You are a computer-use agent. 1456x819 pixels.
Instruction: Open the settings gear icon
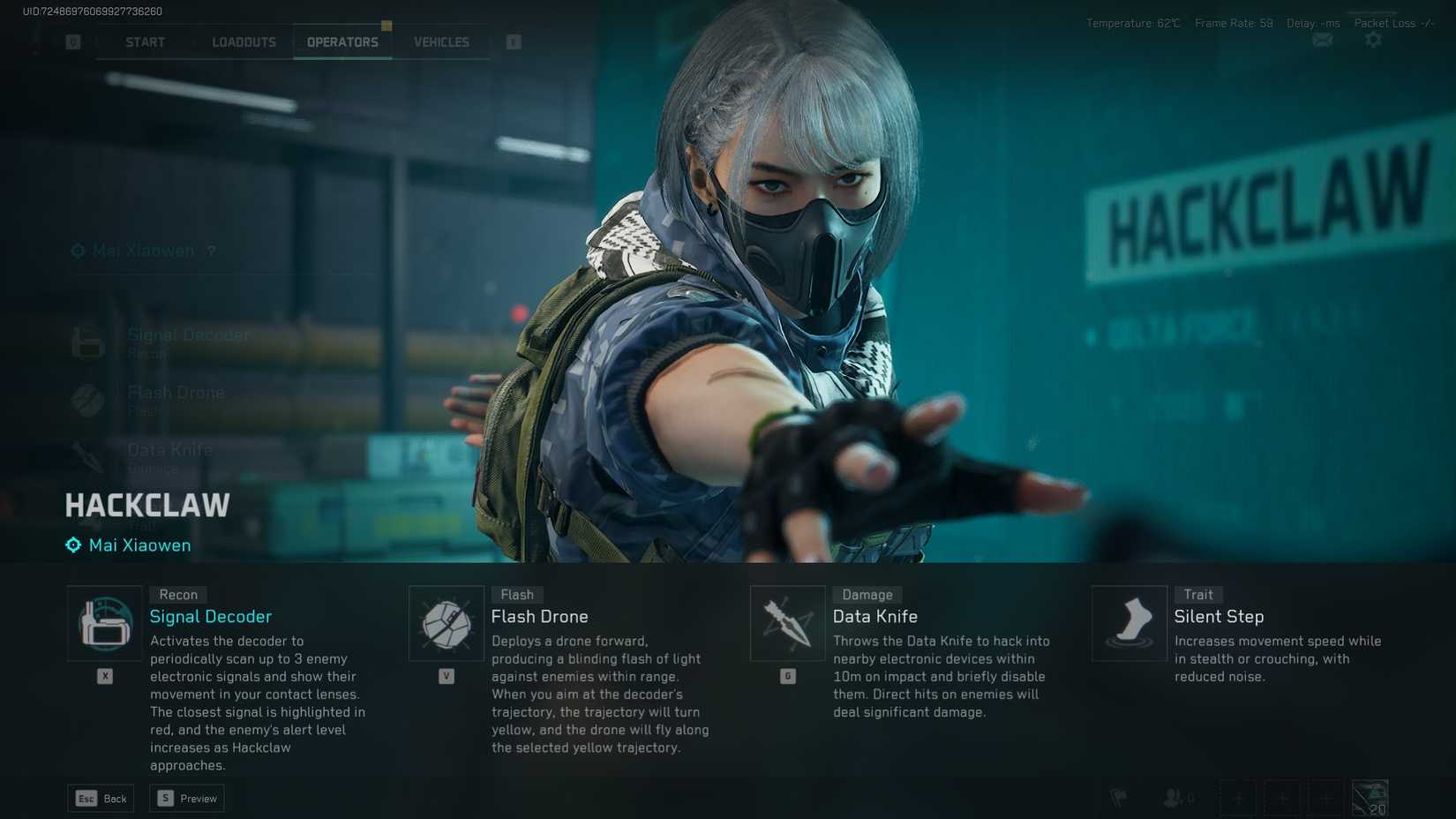1373,41
